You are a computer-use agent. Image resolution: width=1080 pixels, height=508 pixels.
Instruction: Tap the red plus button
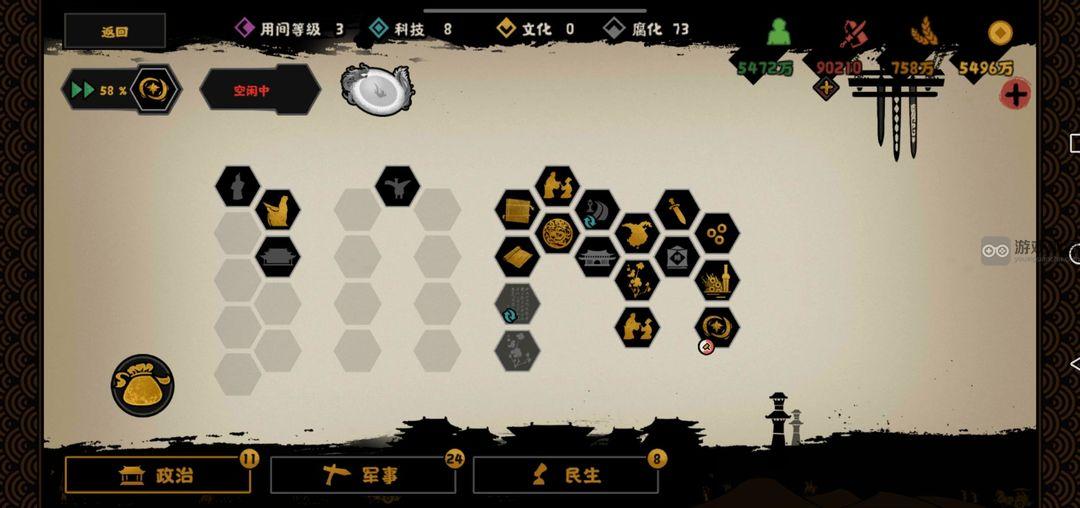coord(1015,95)
